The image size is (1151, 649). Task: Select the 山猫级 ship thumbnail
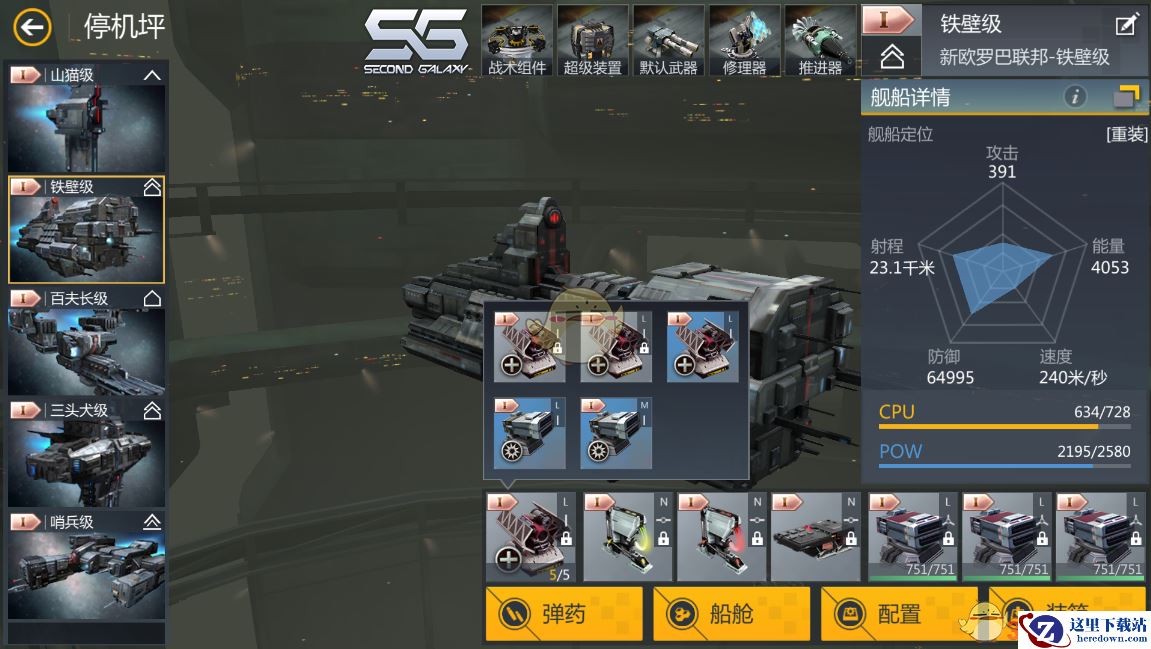point(87,119)
